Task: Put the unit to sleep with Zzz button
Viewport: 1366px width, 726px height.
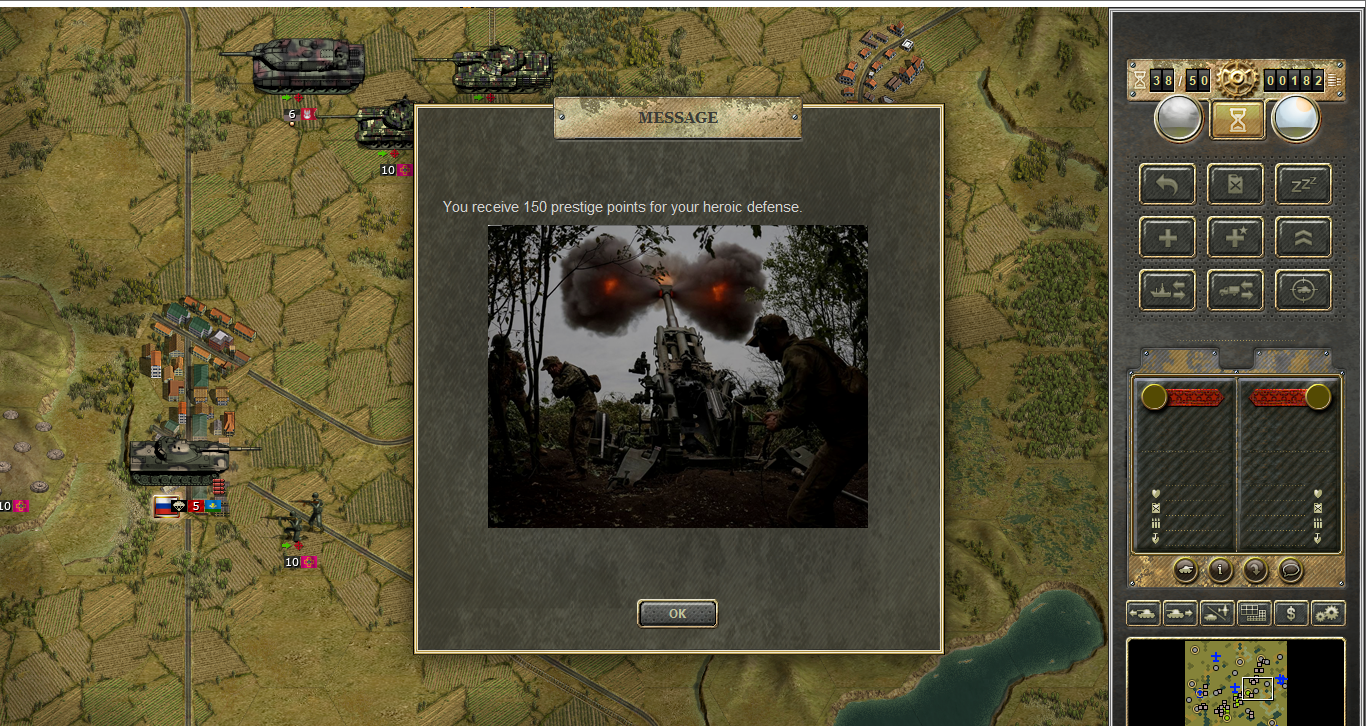Action: tap(1303, 184)
